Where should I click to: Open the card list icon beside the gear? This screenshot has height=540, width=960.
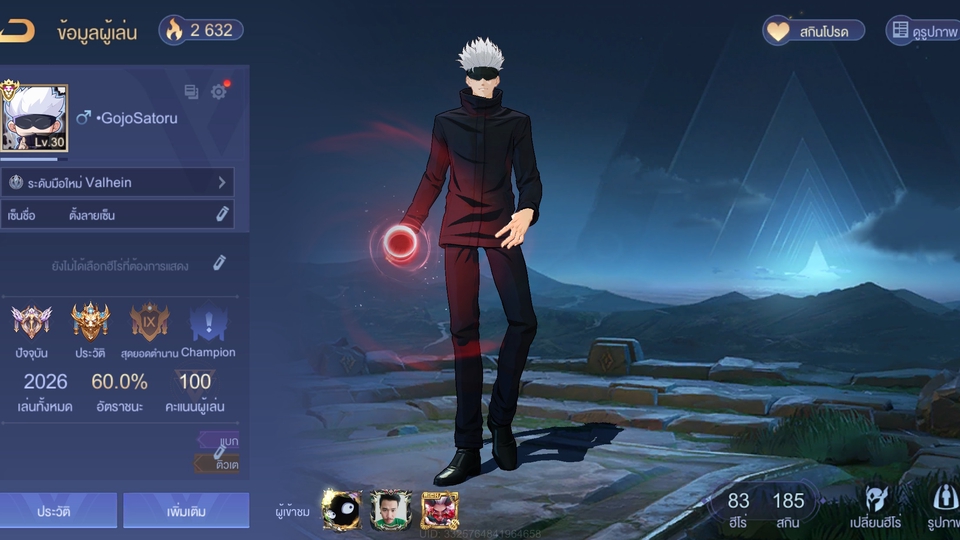(191, 92)
